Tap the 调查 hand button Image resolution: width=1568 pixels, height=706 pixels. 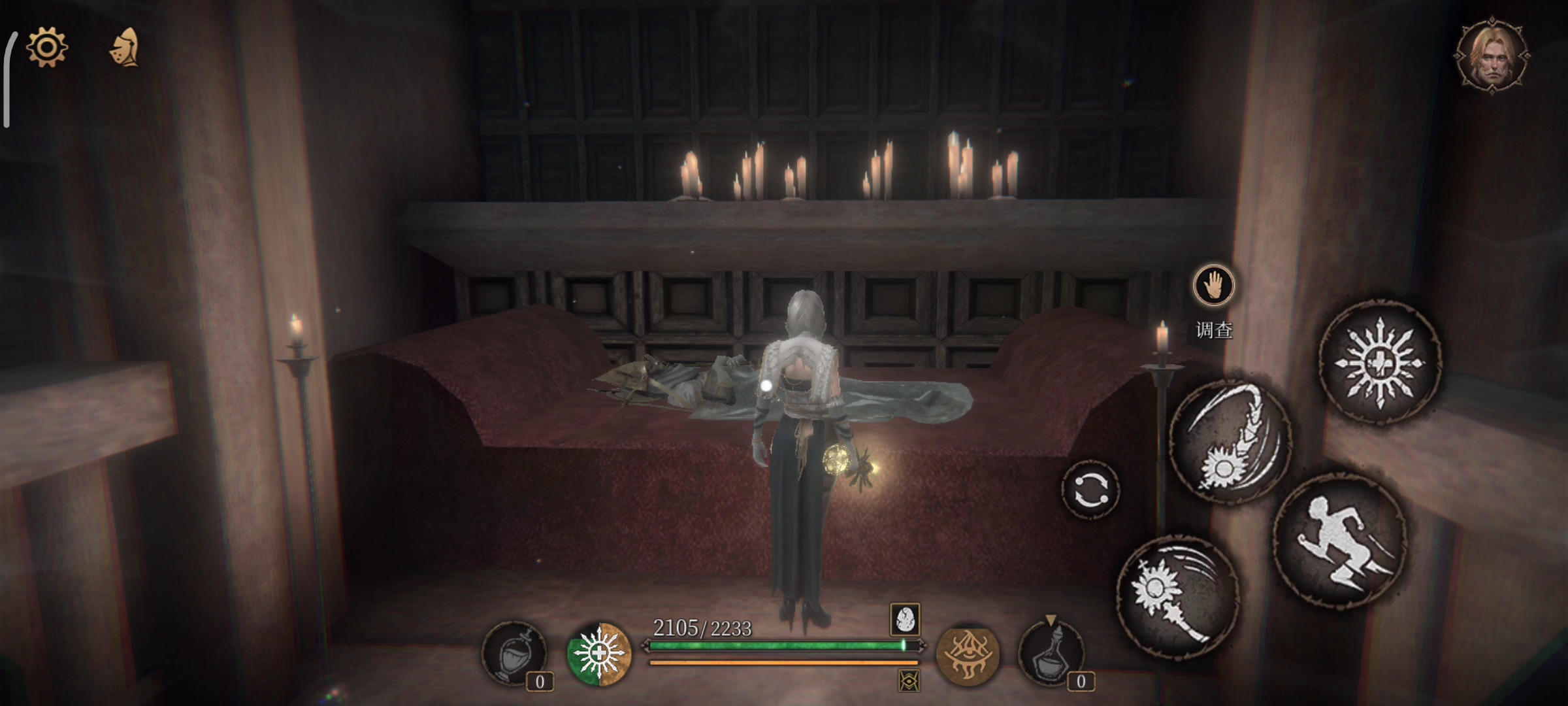point(1213,286)
